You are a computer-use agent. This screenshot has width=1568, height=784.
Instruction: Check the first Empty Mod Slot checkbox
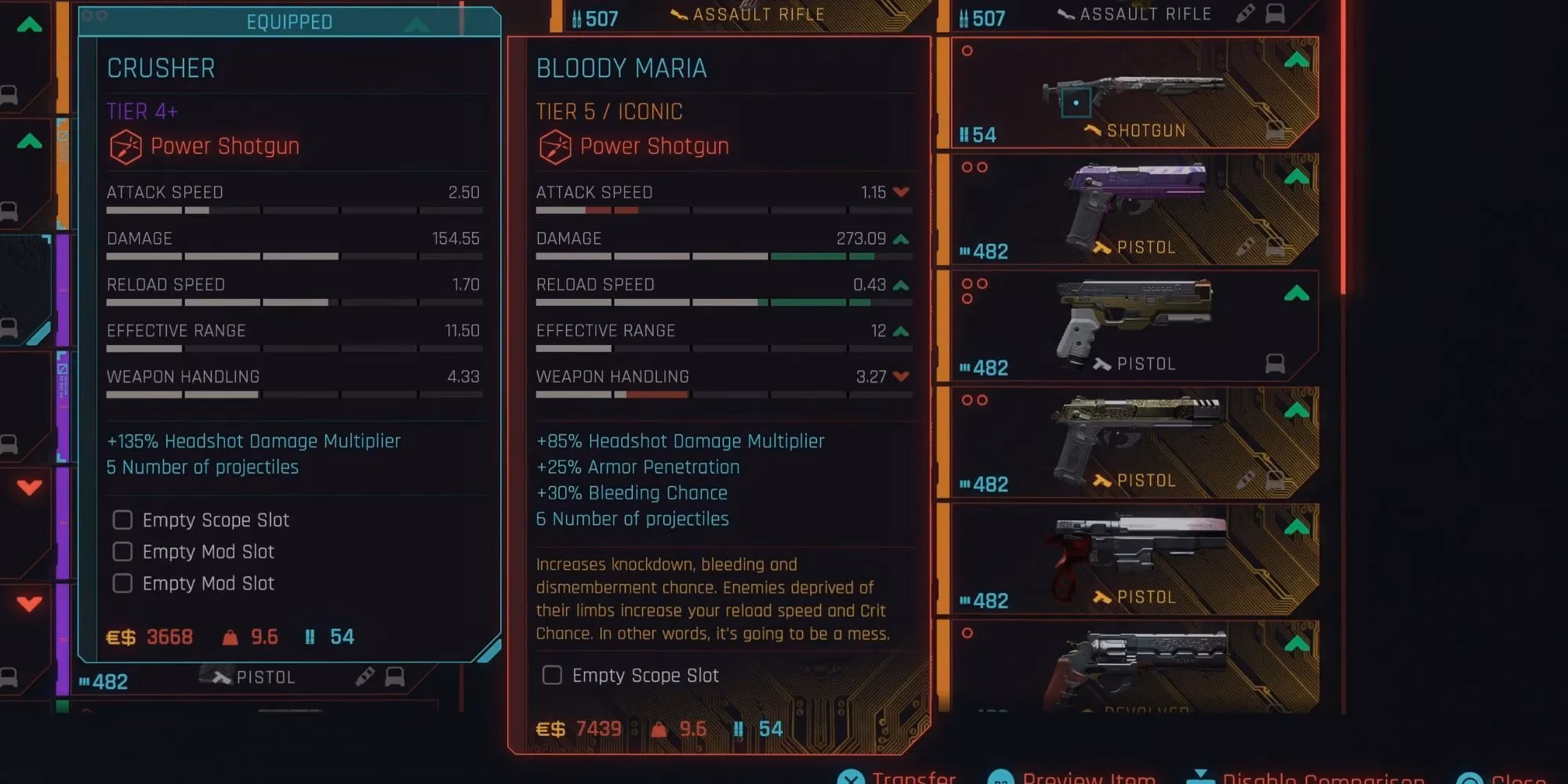click(x=122, y=551)
